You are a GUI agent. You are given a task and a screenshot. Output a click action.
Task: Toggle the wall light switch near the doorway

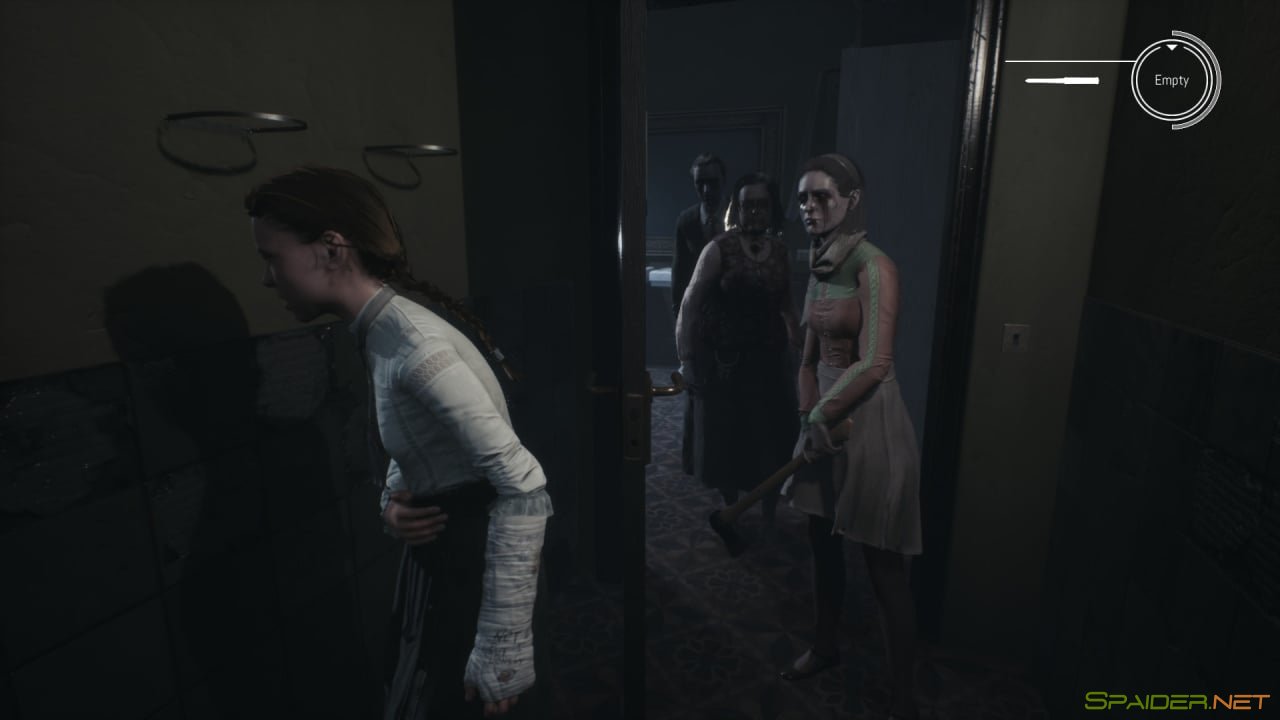[1016, 338]
